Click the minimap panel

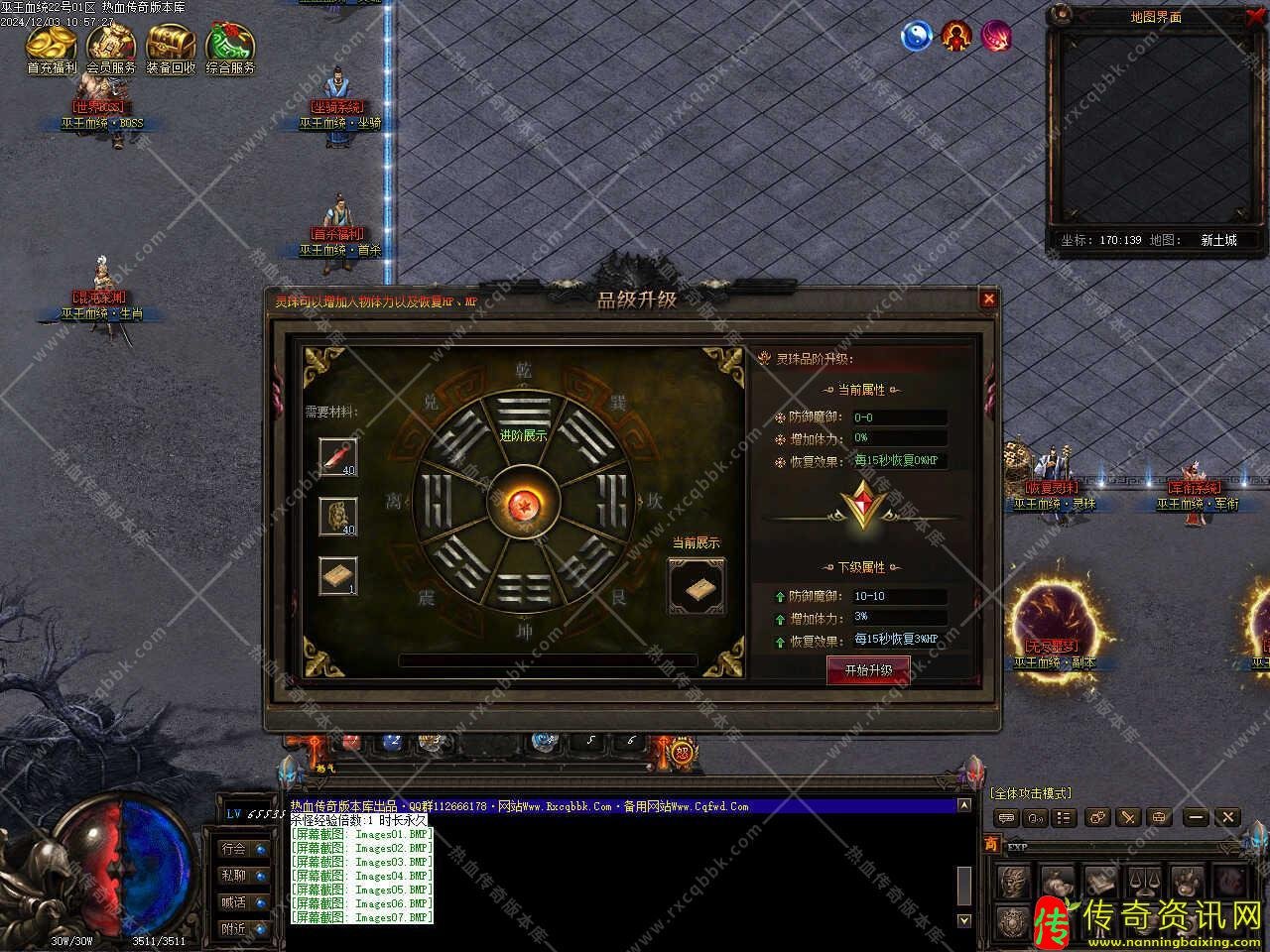1155,129
